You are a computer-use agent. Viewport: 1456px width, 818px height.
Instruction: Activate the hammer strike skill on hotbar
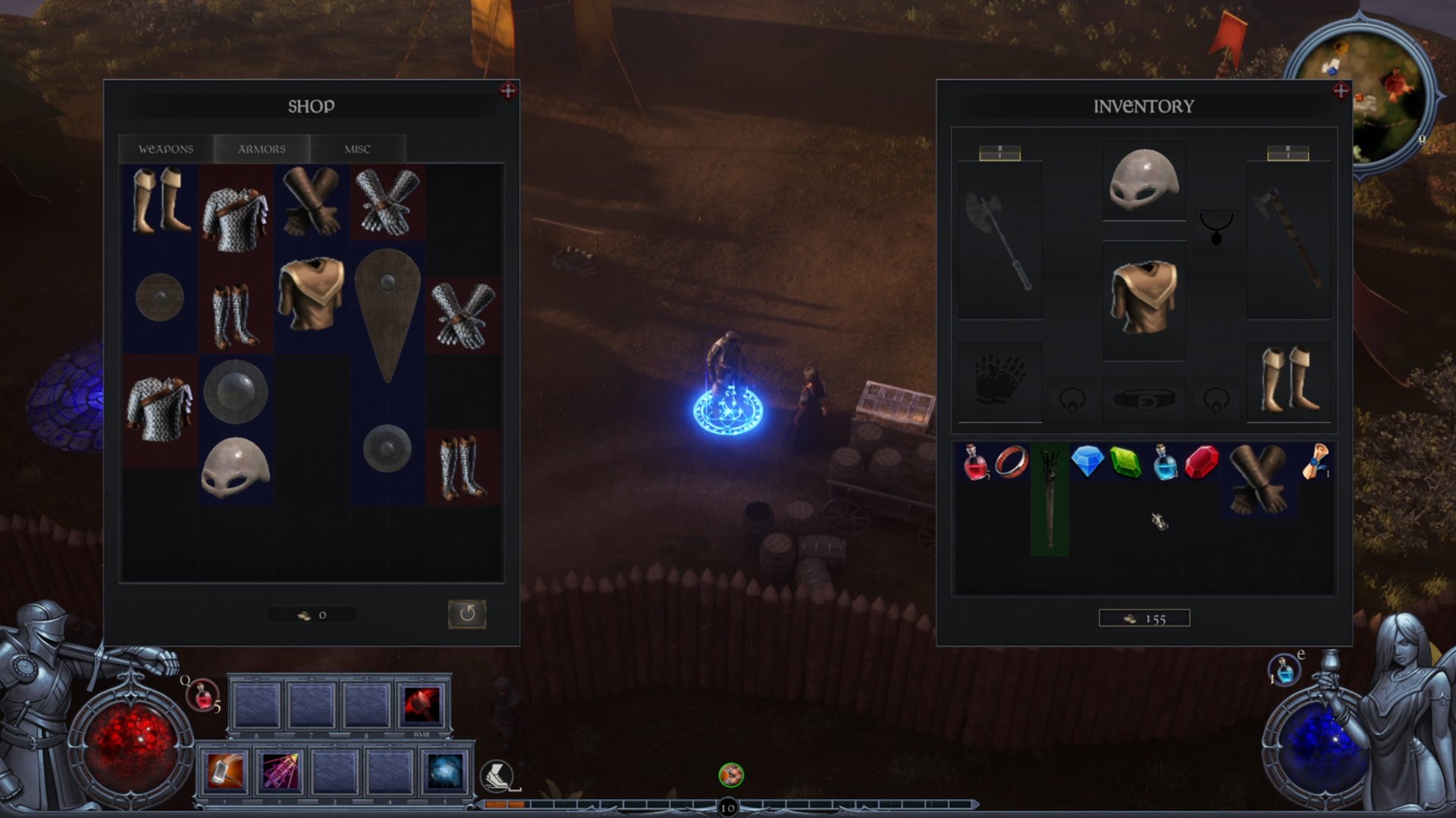[x=225, y=772]
